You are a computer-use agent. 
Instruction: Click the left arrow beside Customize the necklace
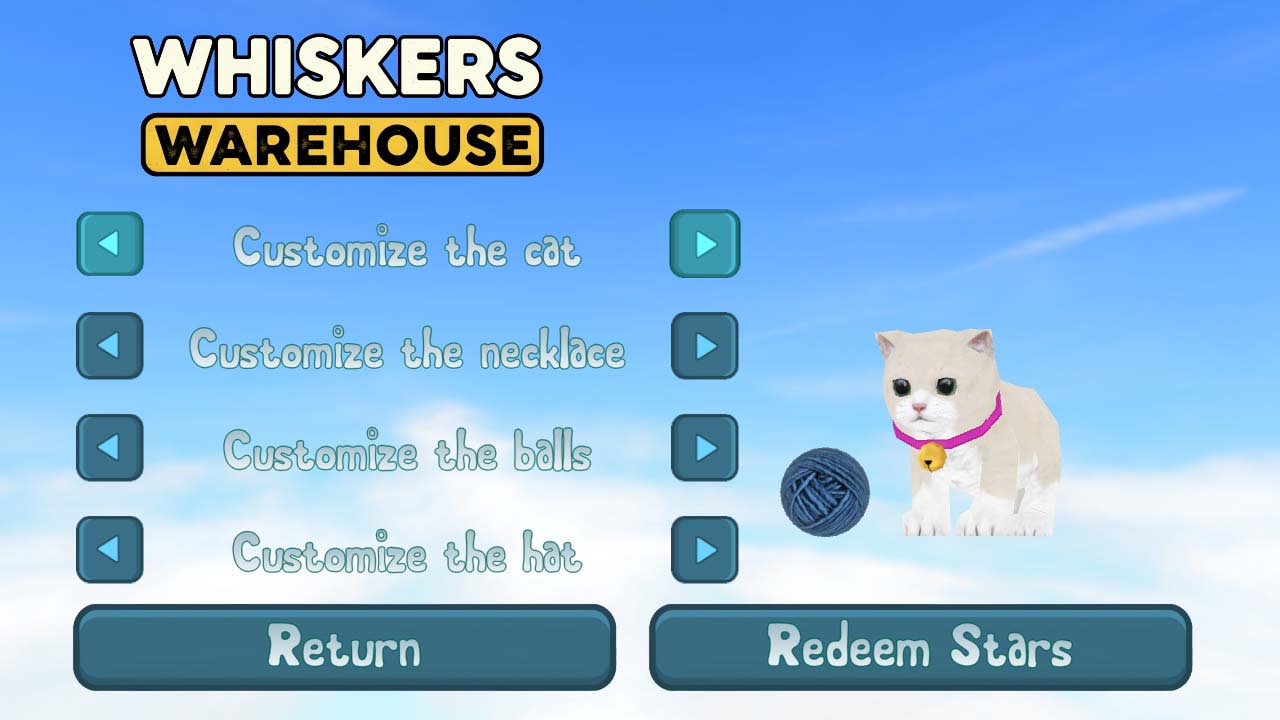(109, 345)
